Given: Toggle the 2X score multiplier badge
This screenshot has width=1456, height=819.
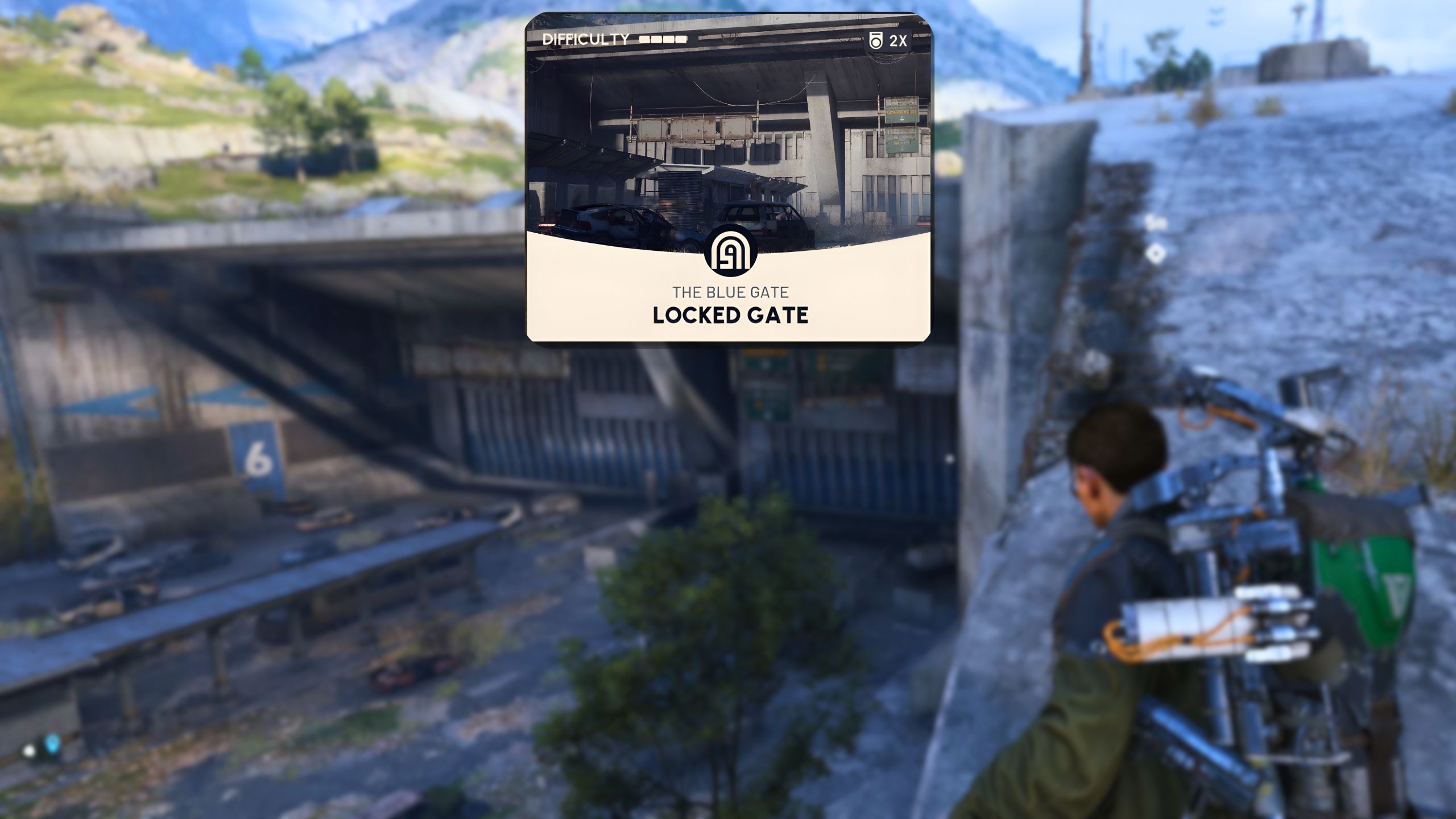Looking at the screenshot, I should [x=887, y=40].
